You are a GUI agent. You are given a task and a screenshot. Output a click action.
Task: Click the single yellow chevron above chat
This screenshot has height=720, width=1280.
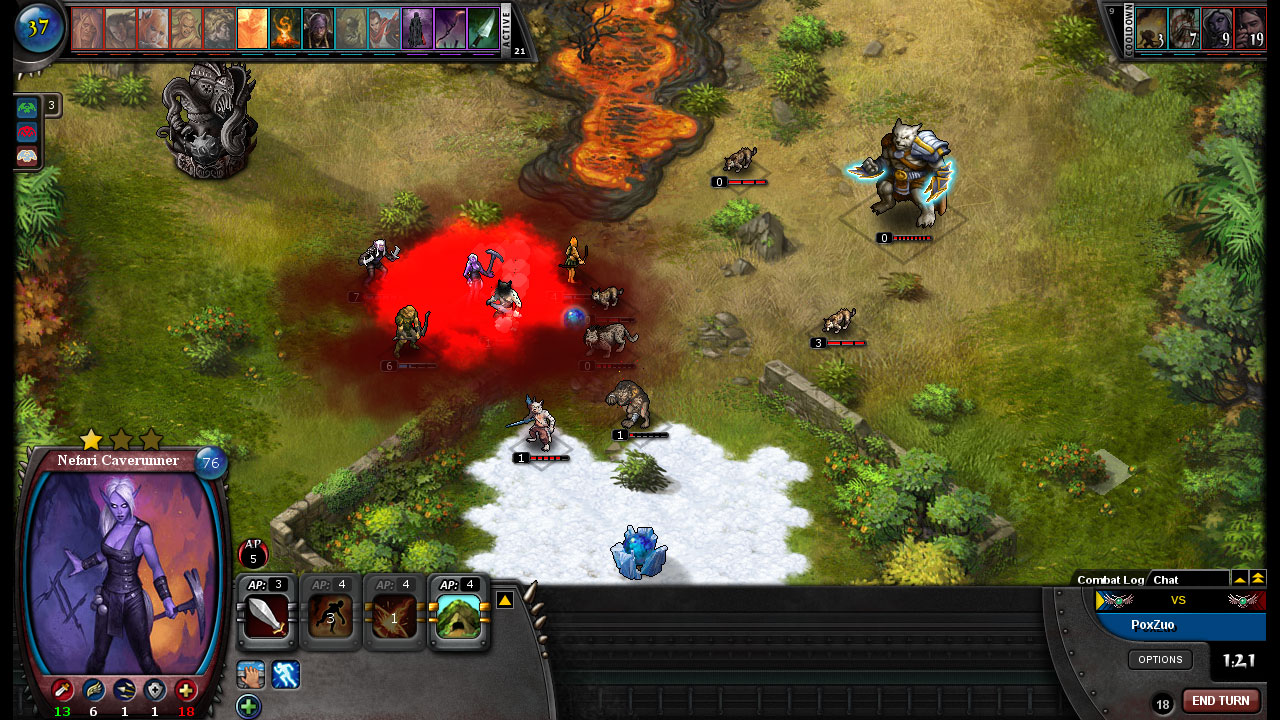click(x=1240, y=578)
